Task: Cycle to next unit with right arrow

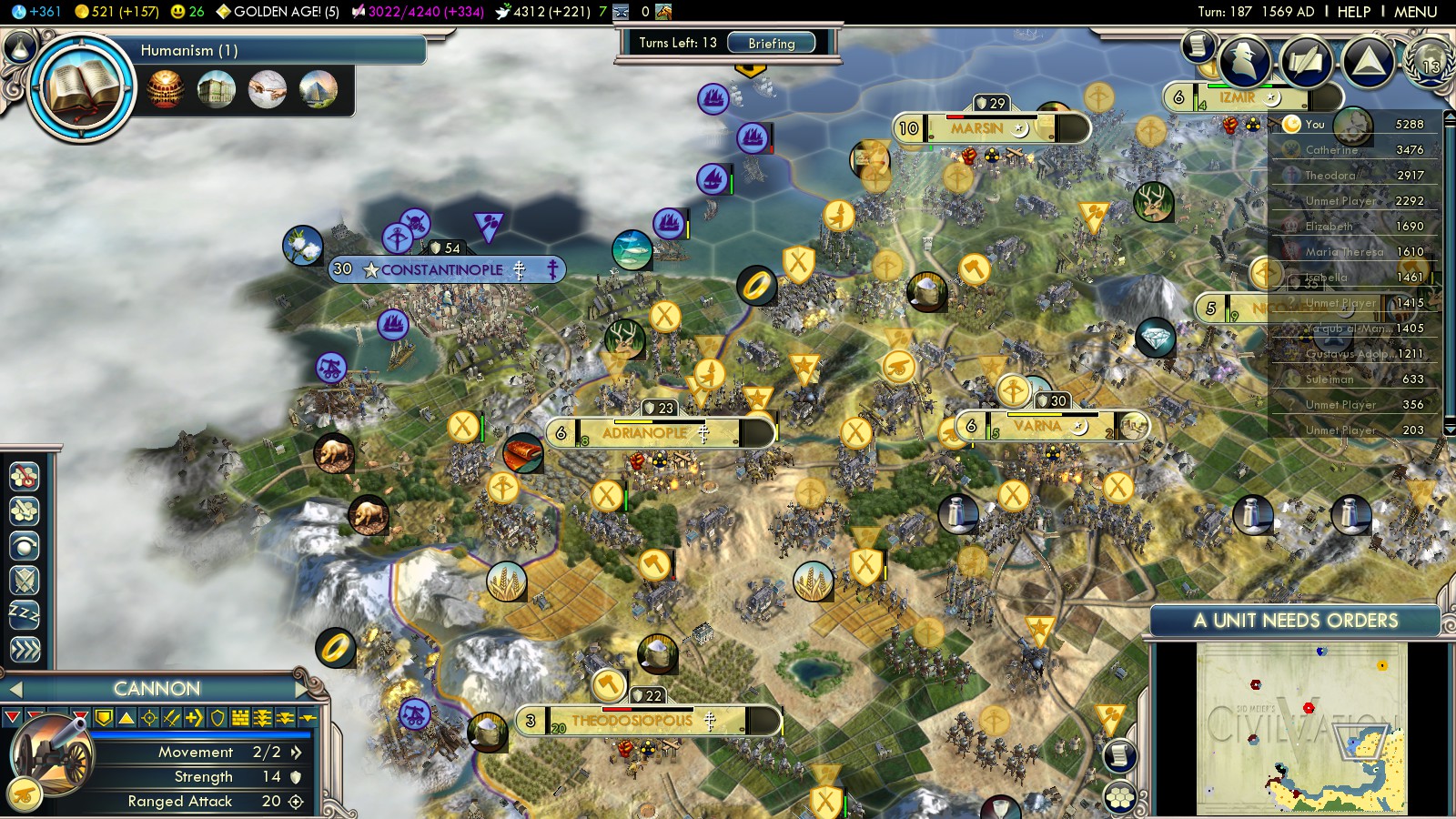Action: click(x=302, y=689)
